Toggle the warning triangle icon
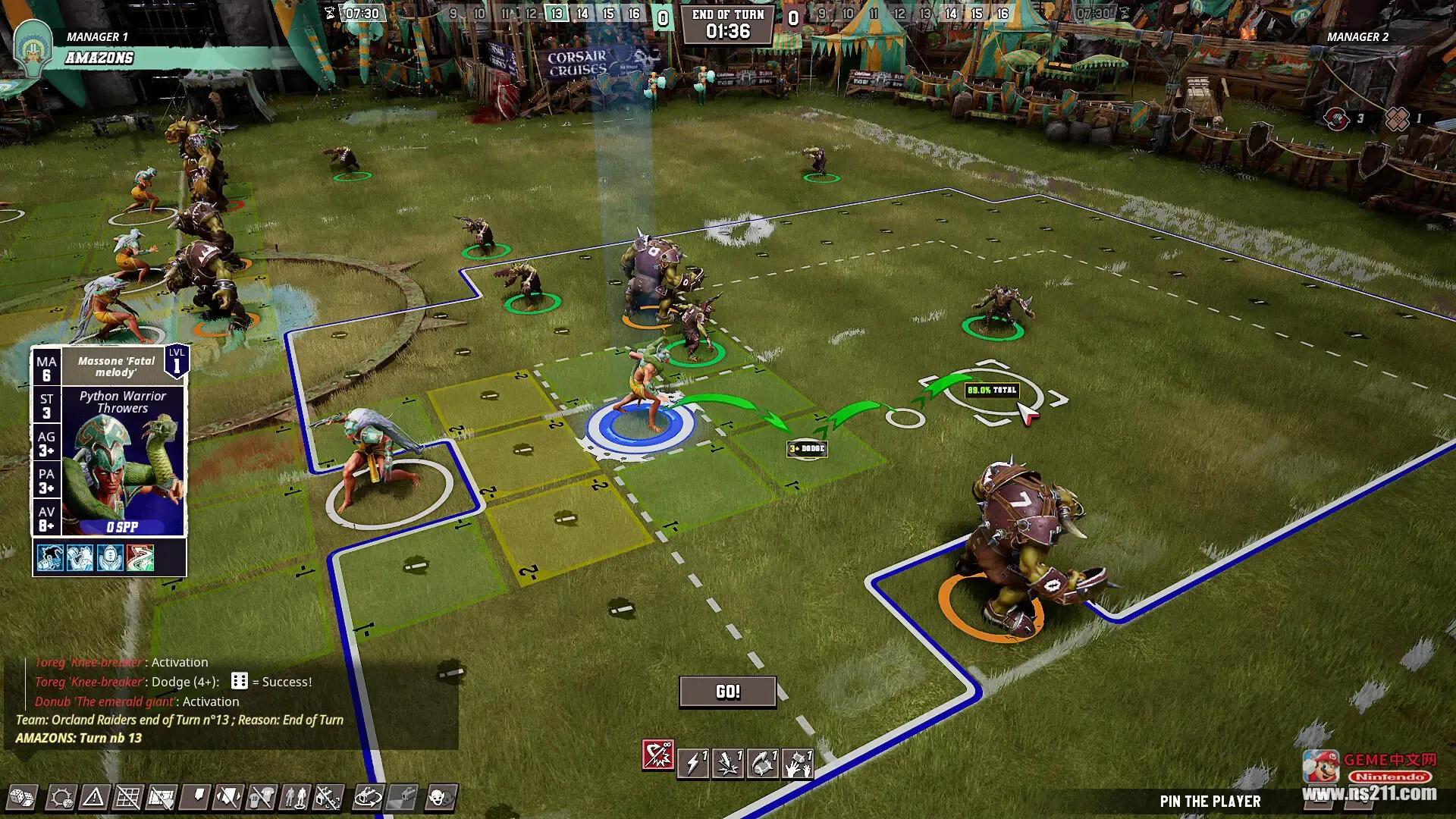The image size is (1456, 819). 94,798
